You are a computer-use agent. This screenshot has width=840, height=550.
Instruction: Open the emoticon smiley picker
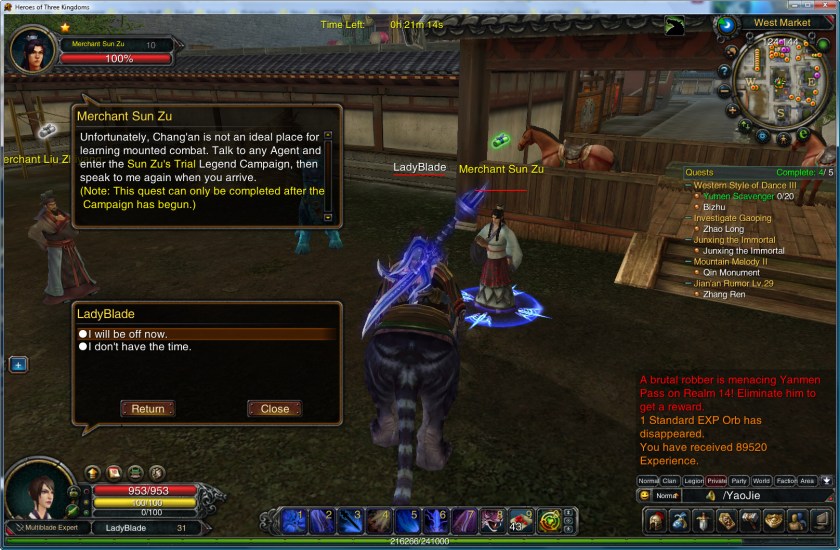(645, 496)
